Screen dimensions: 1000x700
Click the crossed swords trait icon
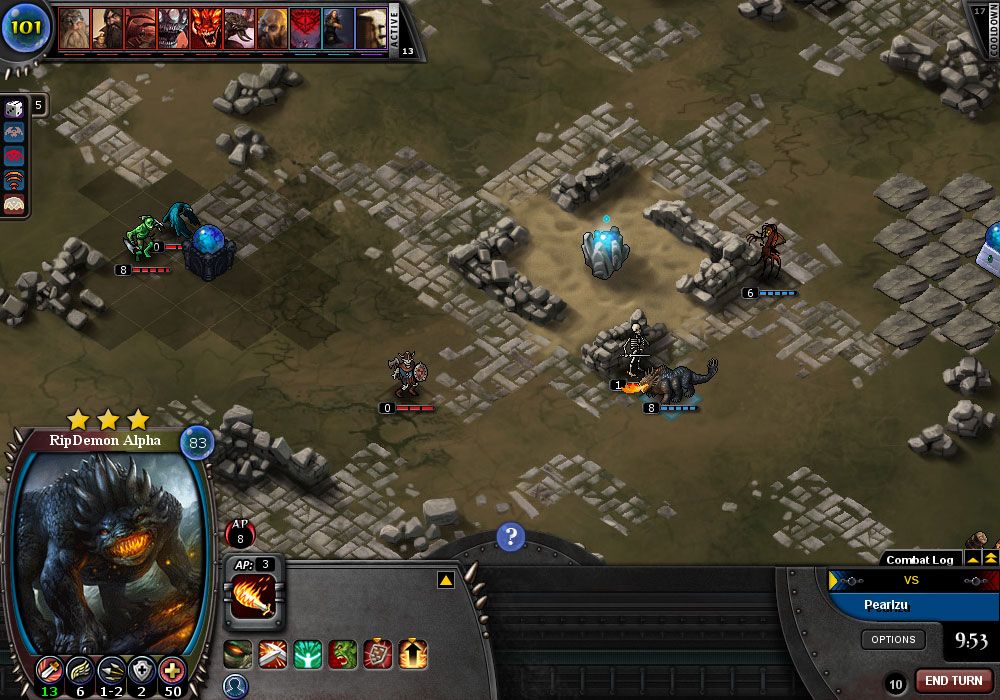(273, 655)
